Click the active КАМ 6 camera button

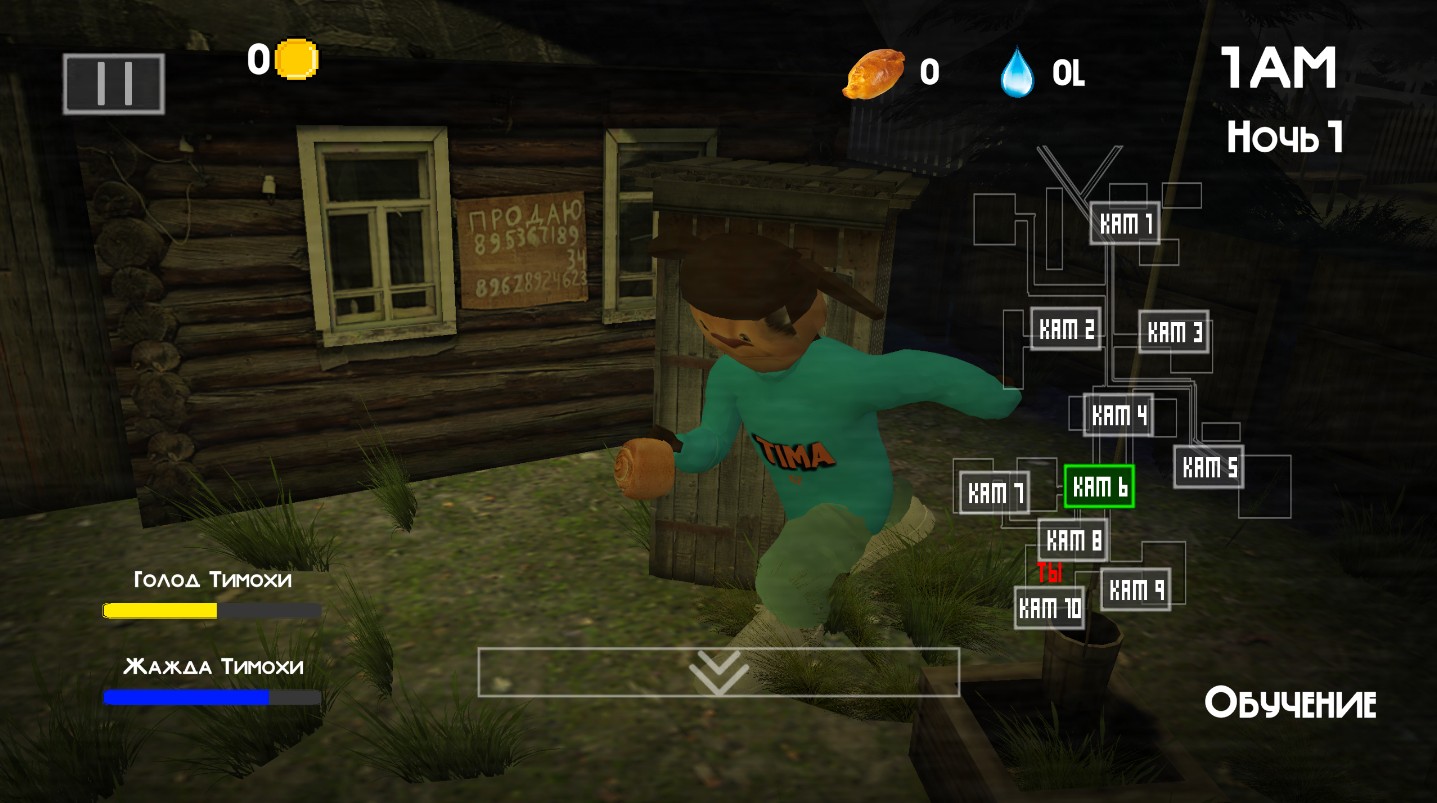1099,487
